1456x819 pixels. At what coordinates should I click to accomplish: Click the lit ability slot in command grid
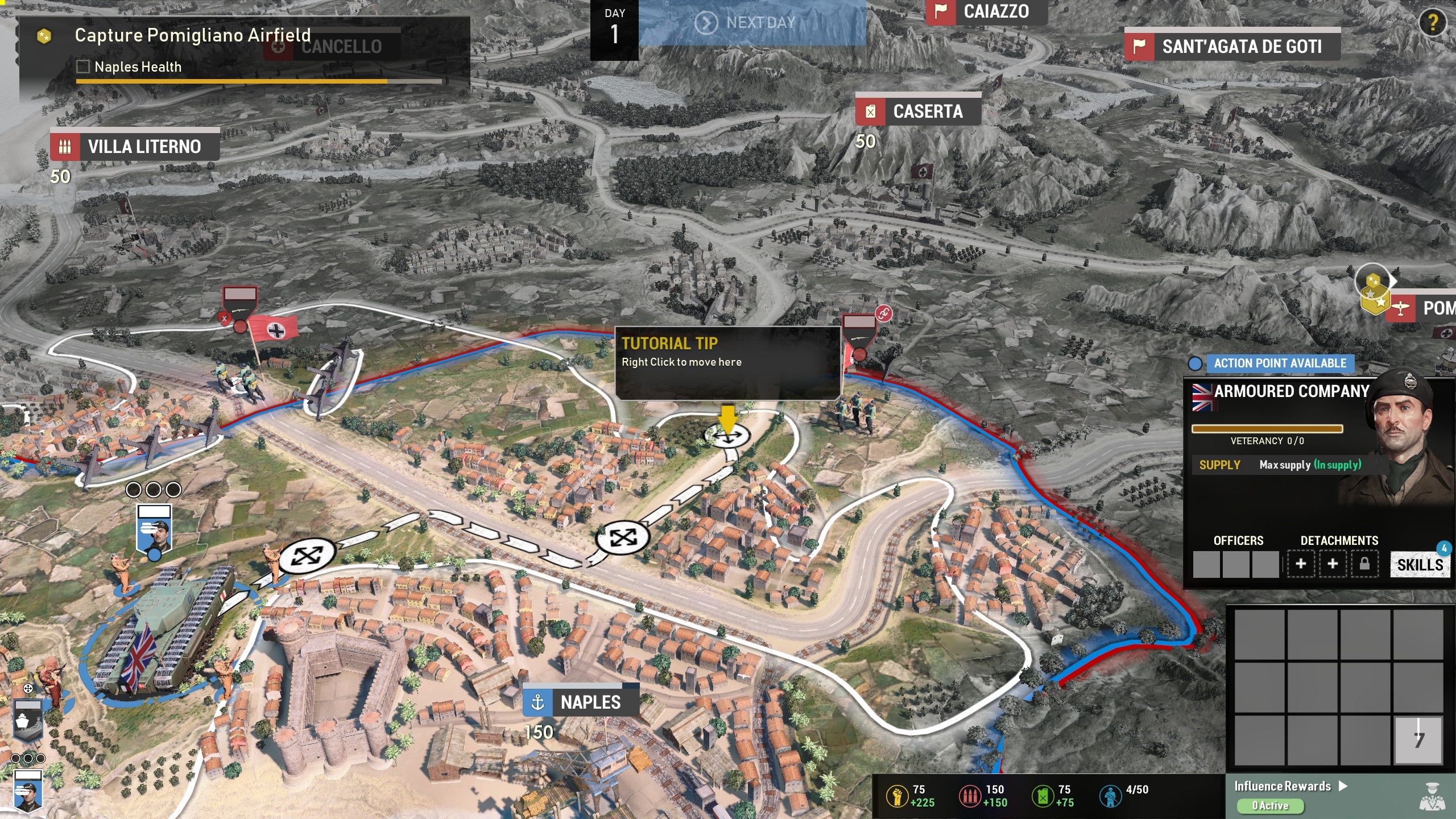1418,739
